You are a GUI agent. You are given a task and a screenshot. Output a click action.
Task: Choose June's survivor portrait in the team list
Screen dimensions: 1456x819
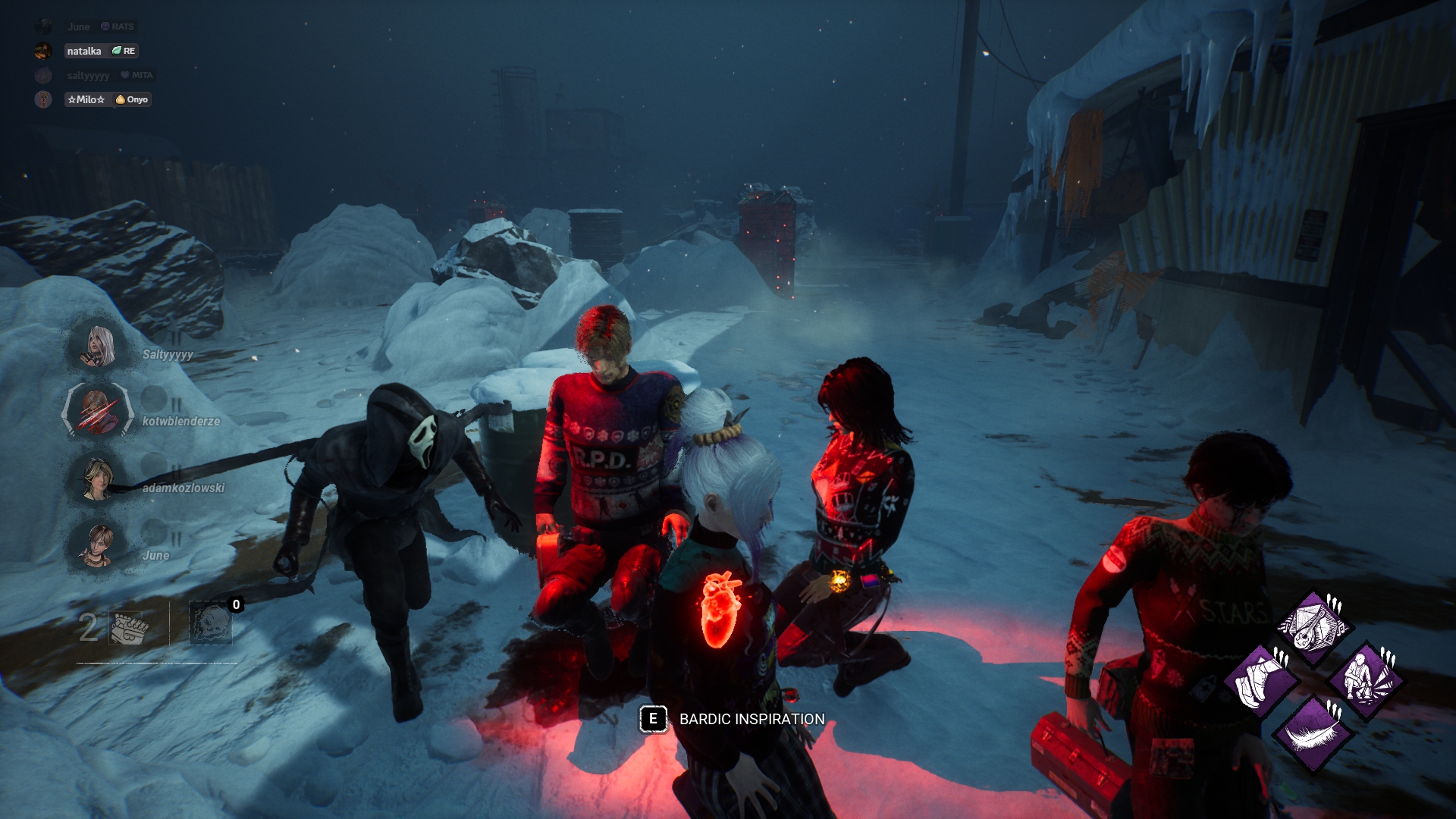click(x=98, y=545)
